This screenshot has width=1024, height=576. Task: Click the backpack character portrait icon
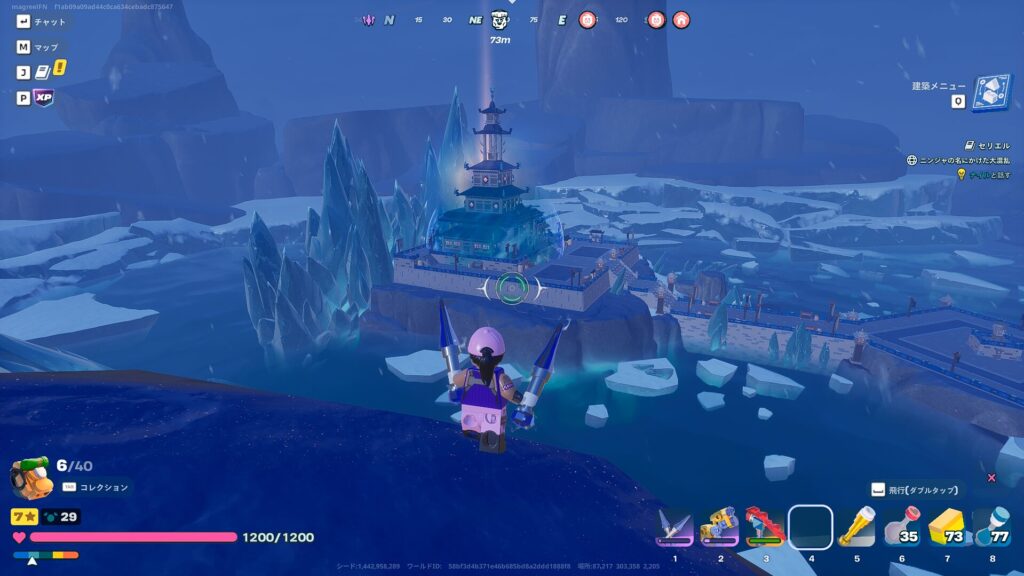29,478
